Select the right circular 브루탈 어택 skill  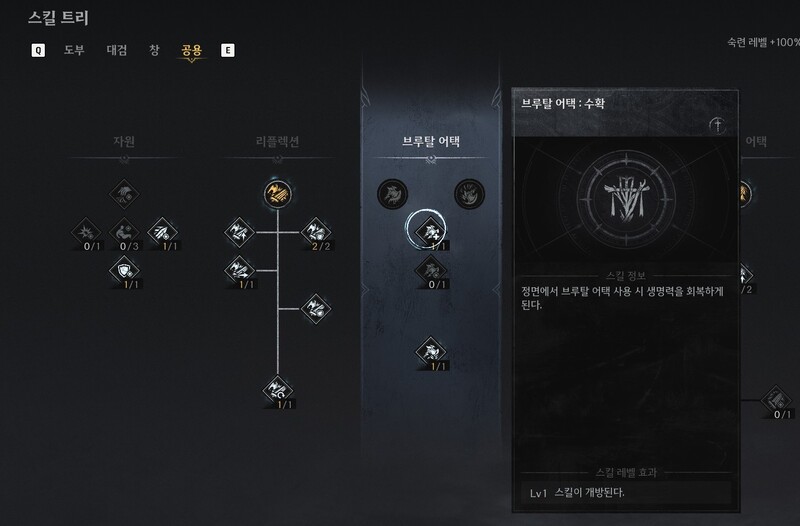pyautogui.click(x=467, y=192)
